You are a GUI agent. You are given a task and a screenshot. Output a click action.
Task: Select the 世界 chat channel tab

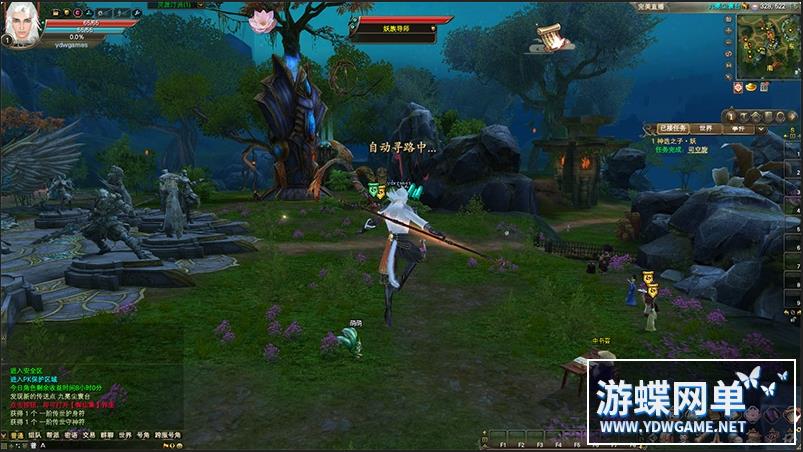(x=125, y=435)
